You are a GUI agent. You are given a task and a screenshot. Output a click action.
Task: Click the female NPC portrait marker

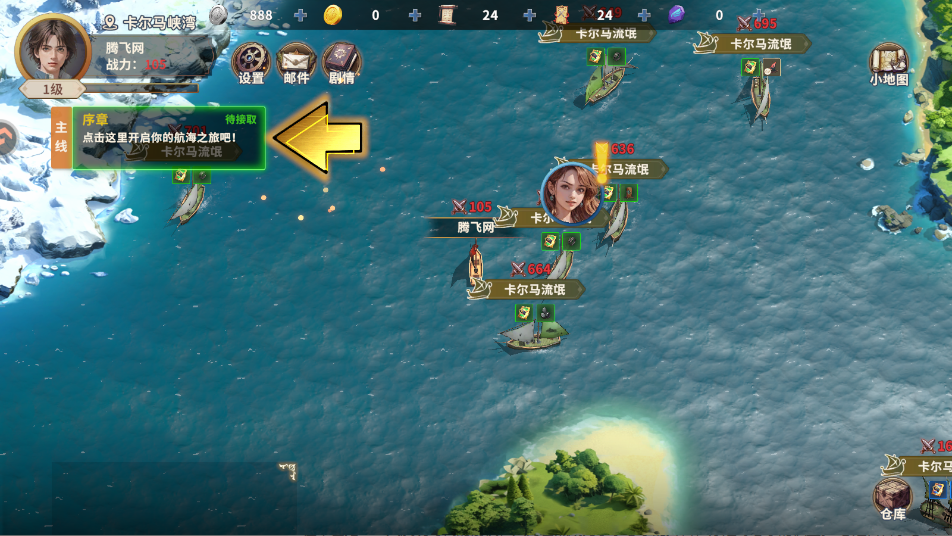570,193
